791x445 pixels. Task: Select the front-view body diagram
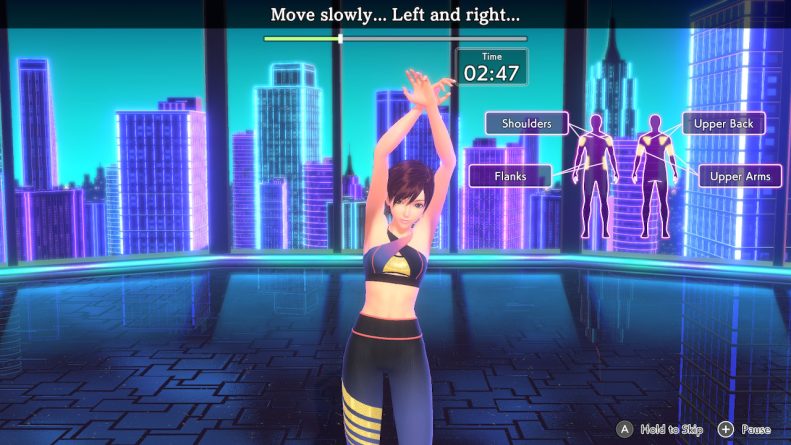595,175
